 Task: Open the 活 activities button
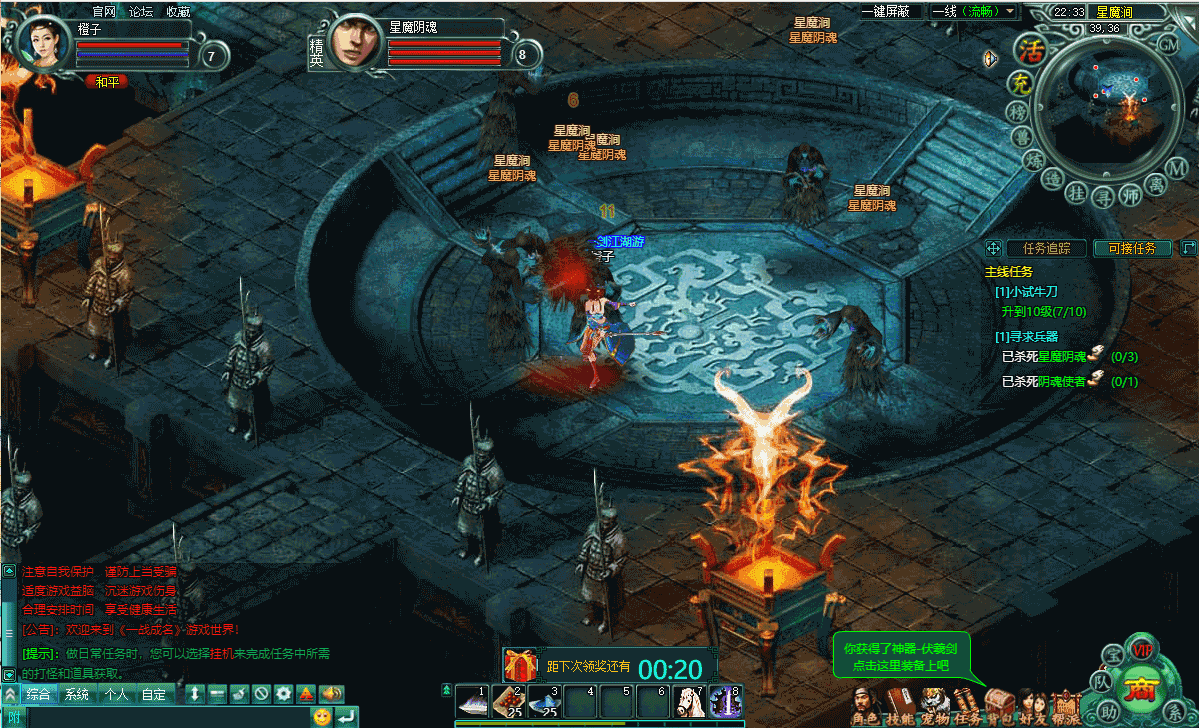(x=1029, y=49)
